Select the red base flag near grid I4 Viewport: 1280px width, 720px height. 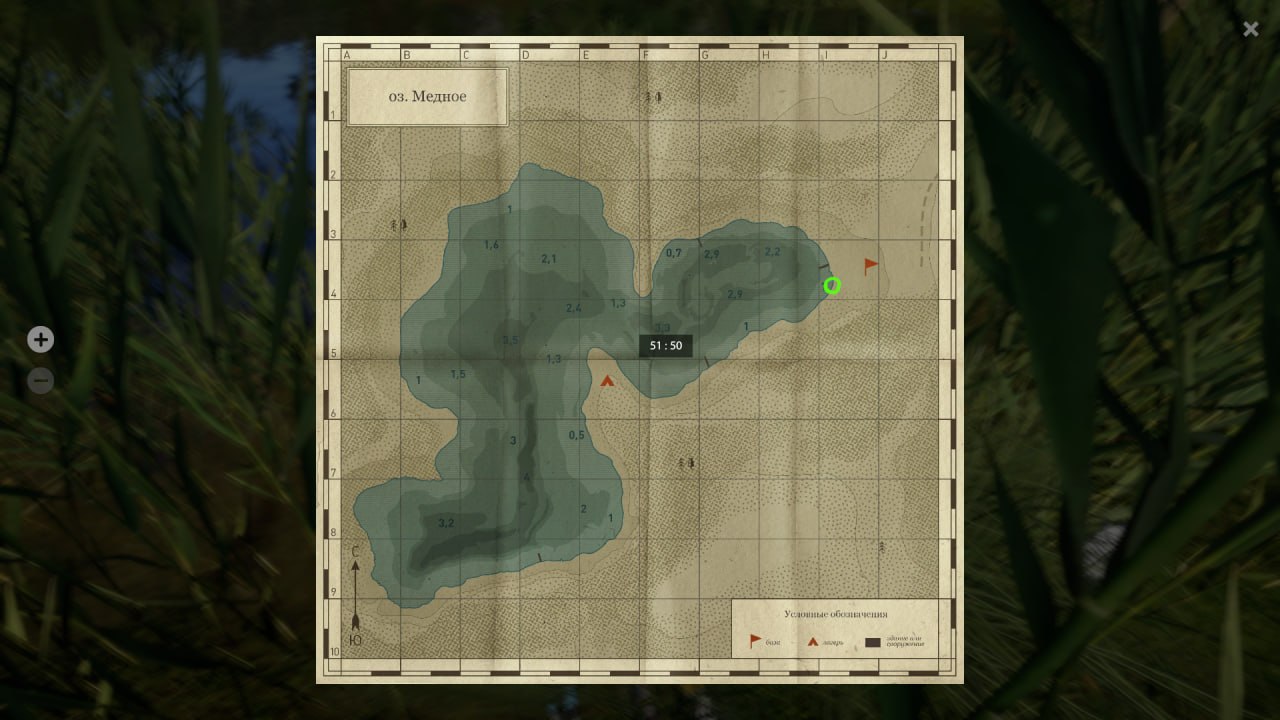(x=868, y=264)
